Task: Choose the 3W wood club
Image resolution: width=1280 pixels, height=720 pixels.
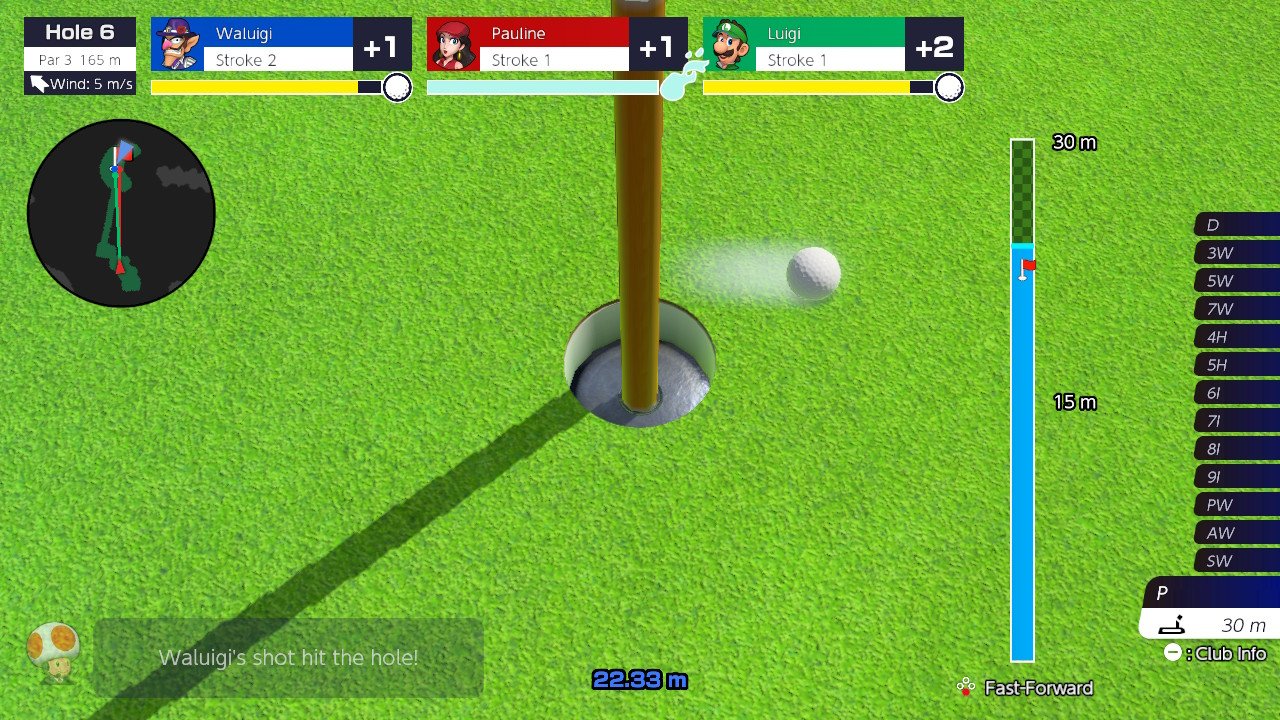Action: (x=1237, y=253)
